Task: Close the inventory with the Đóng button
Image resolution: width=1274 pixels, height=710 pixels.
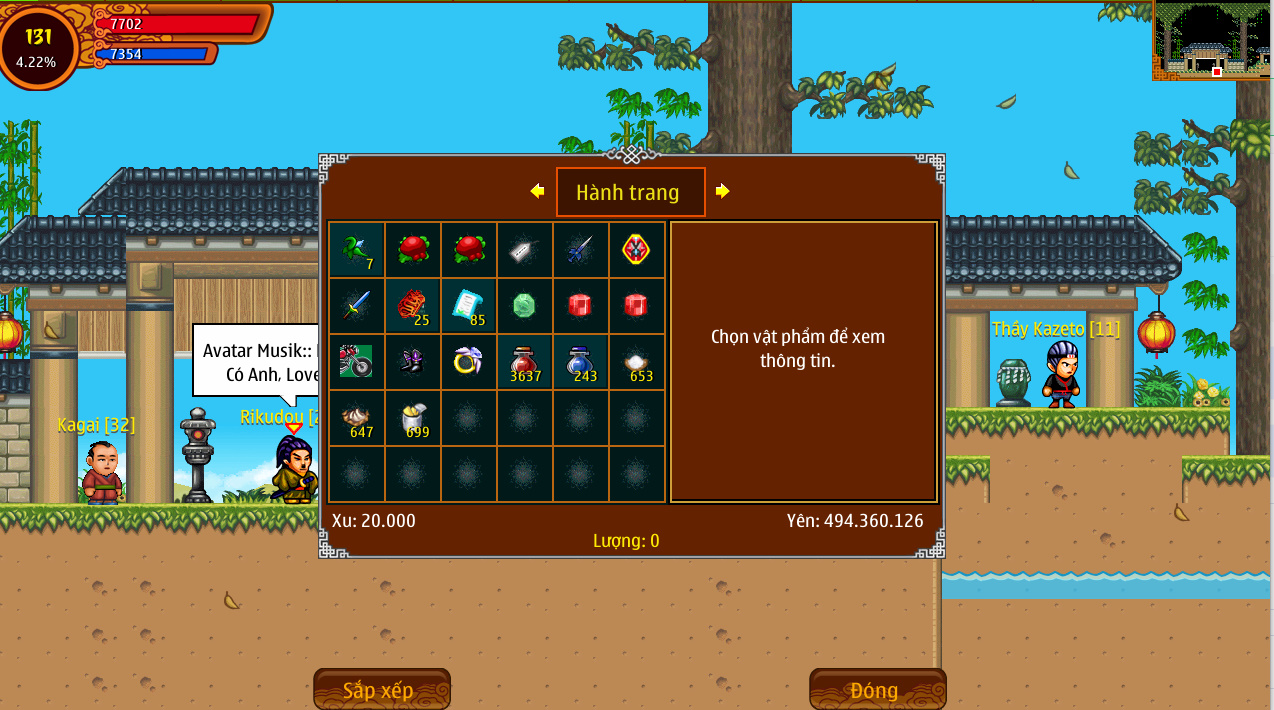Action: (x=877, y=690)
